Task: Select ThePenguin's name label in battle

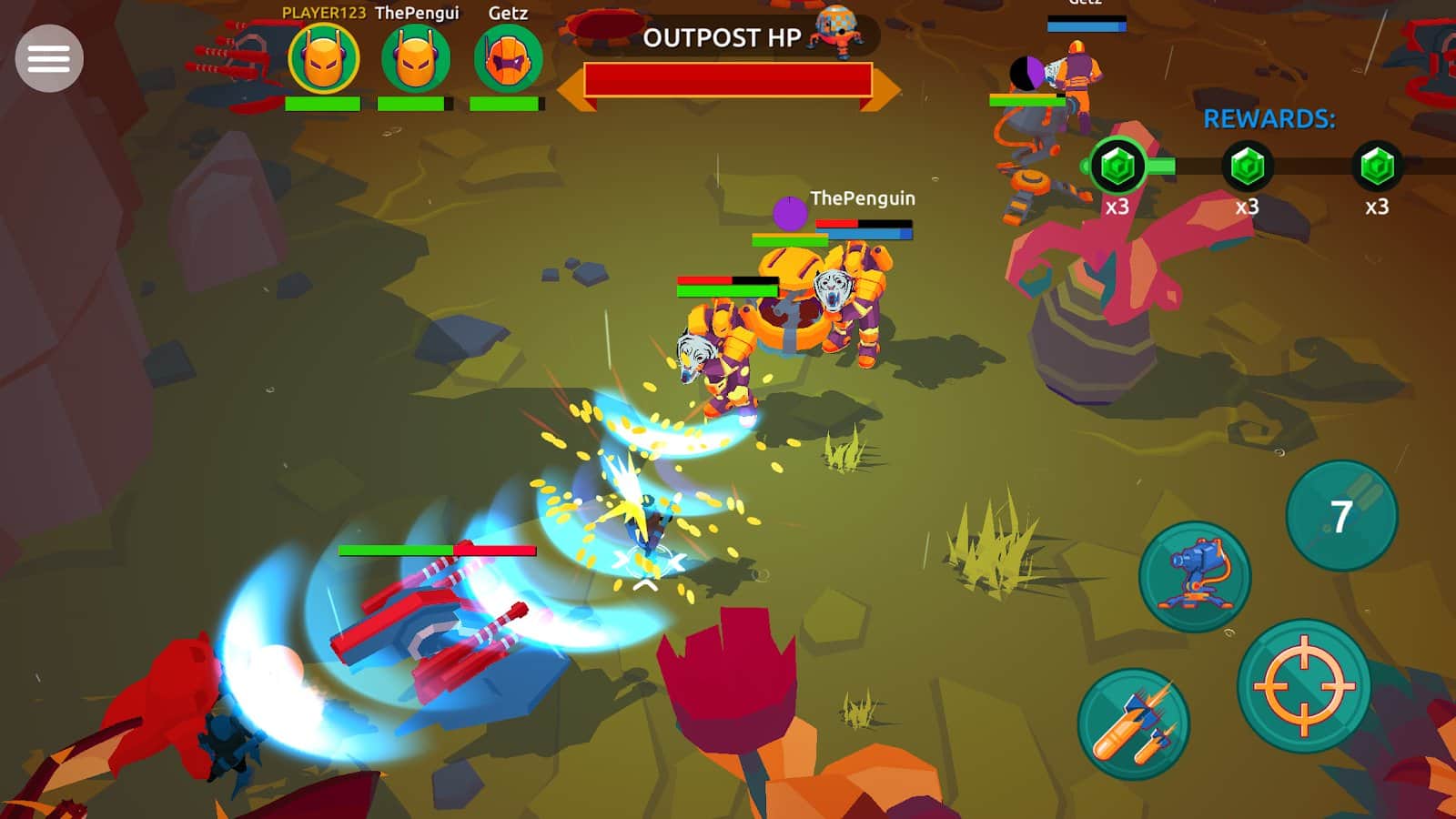Action: click(861, 198)
